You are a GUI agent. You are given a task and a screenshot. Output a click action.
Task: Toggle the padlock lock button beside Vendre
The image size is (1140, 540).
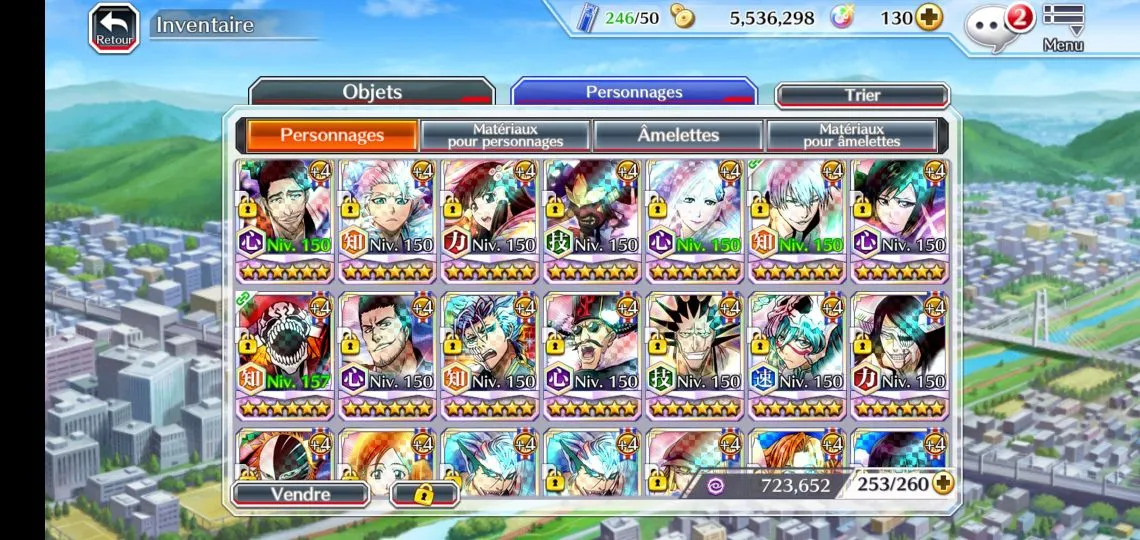[423, 493]
